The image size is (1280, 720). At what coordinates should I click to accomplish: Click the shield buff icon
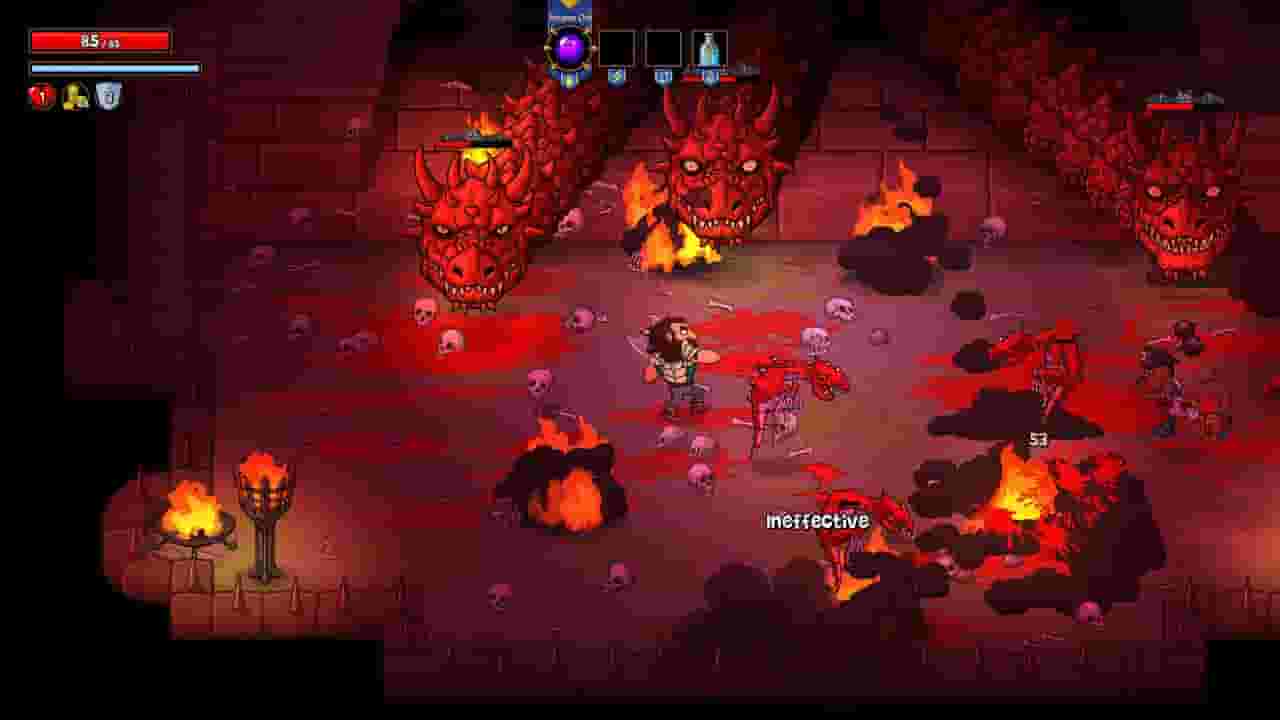[x=105, y=95]
